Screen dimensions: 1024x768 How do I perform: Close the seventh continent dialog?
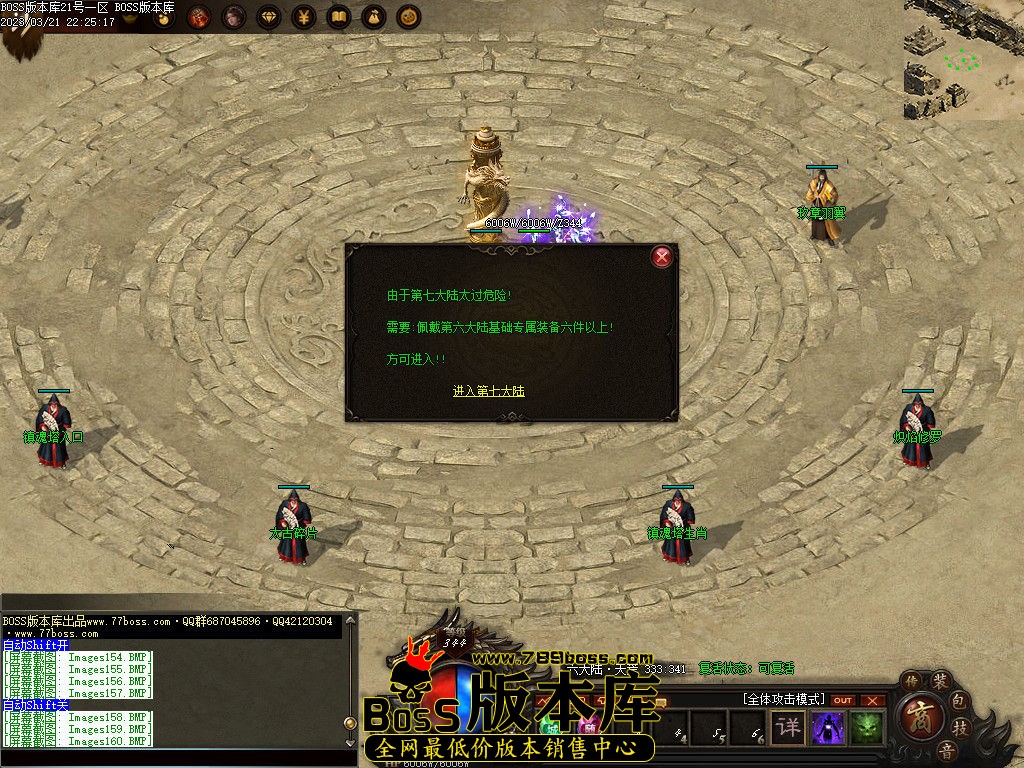tap(661, 257)
